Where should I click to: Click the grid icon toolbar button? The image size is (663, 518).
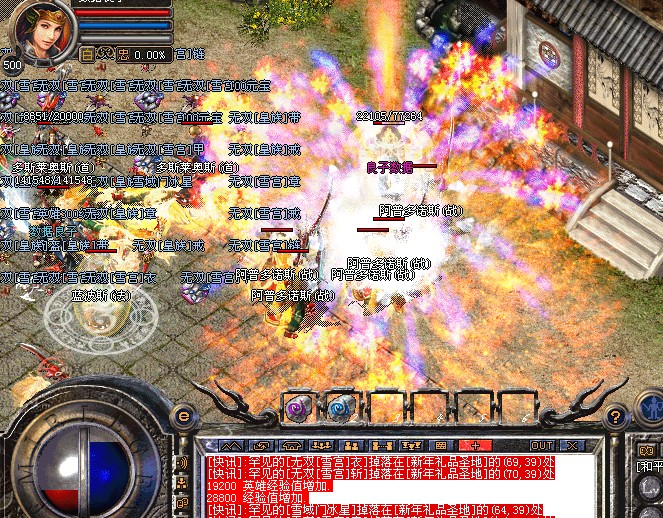click(441, 445)
